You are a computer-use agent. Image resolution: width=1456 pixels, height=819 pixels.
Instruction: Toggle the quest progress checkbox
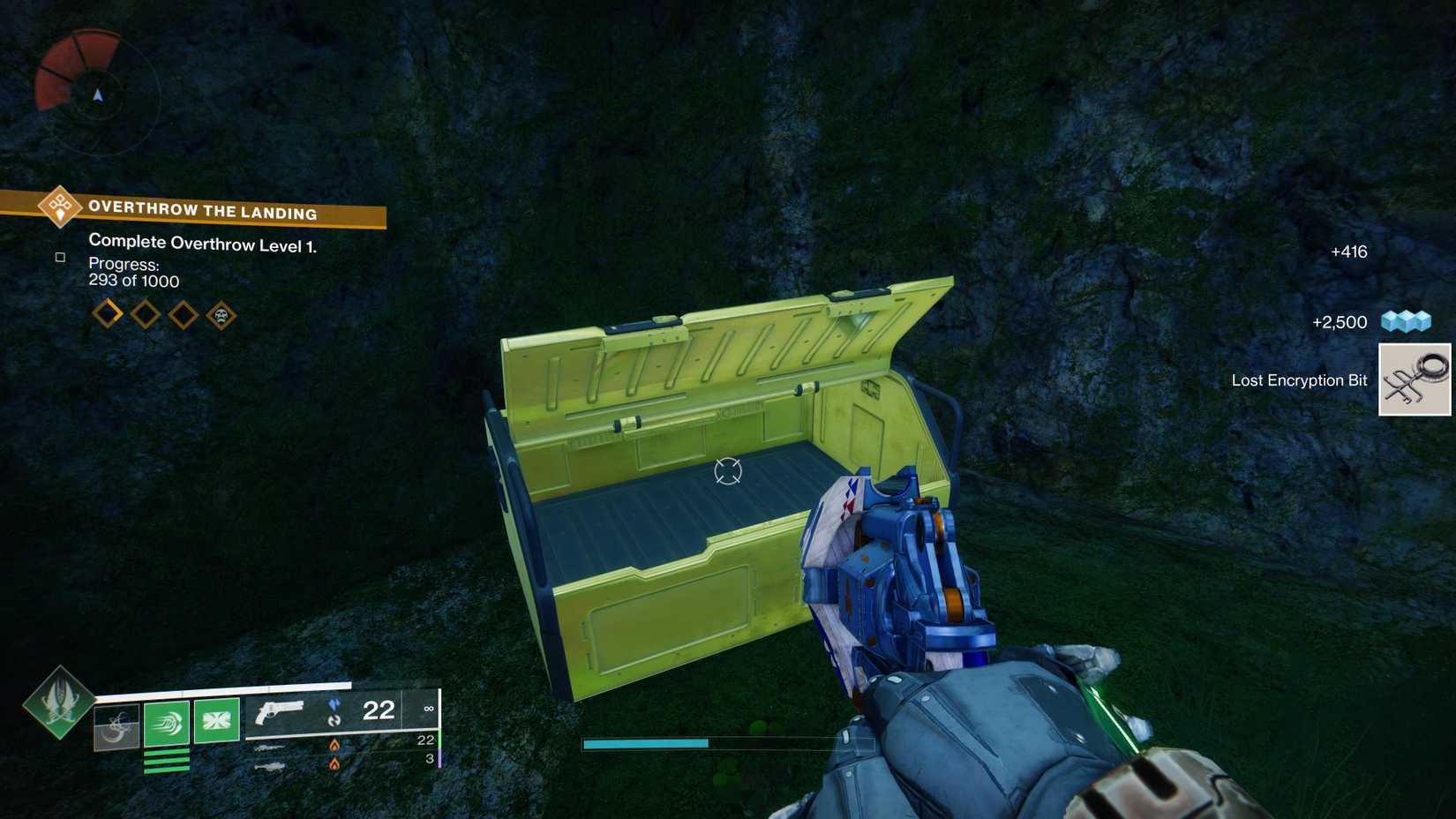(59, 257)
